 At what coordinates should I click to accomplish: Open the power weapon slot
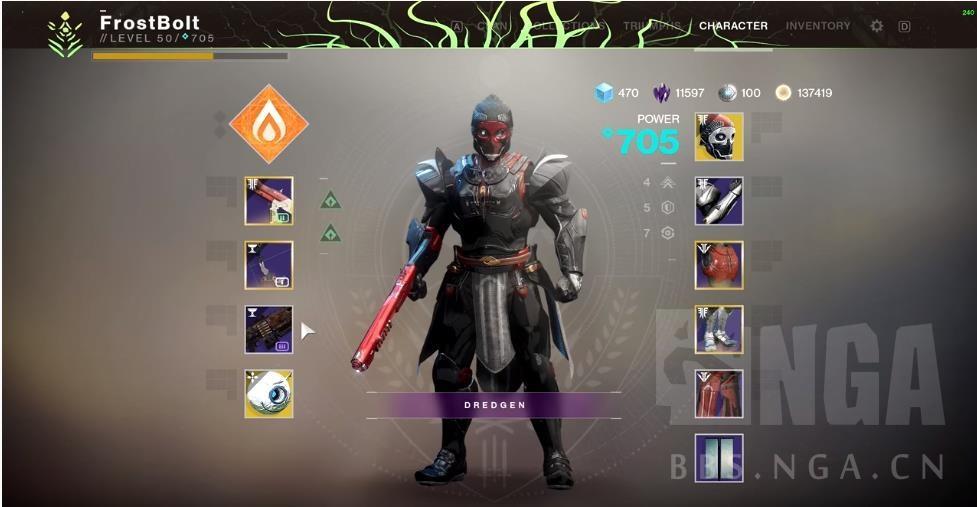(269, 329)
